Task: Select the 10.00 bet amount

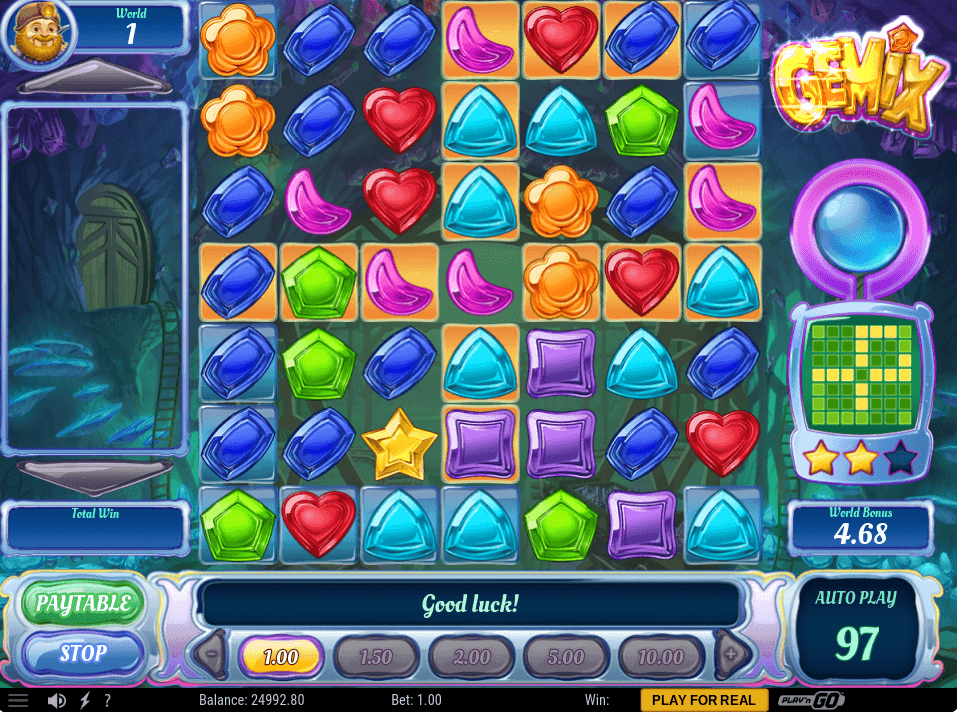Action: (661, 657)
